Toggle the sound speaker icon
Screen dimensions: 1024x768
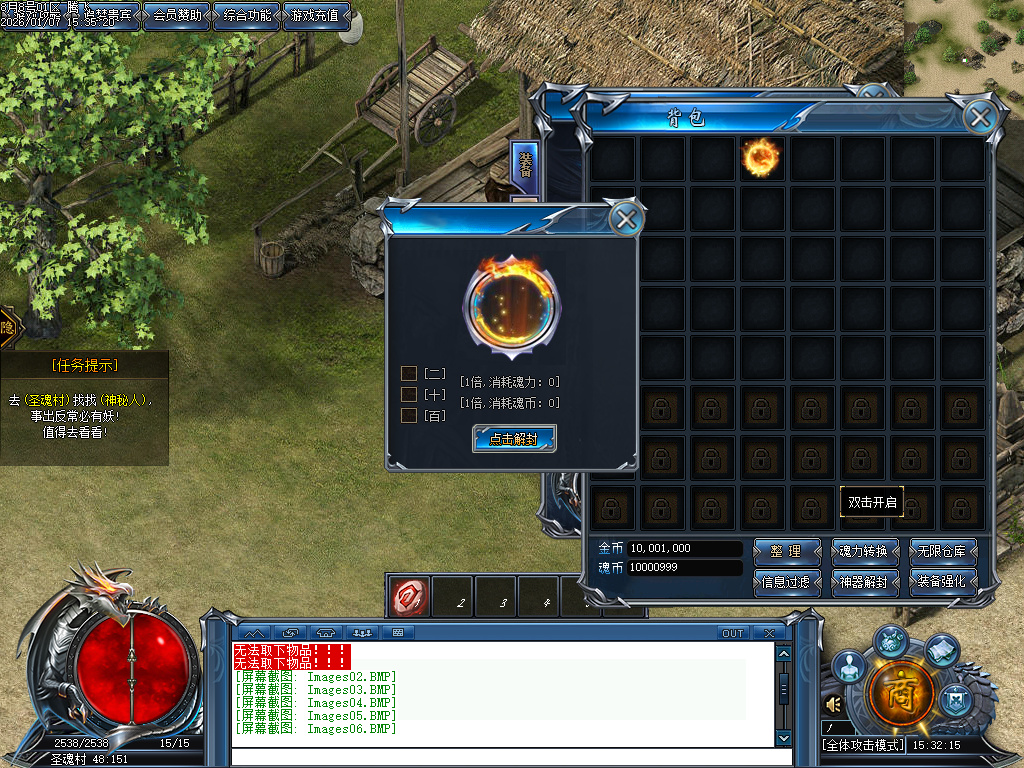[x=831, y=705]
